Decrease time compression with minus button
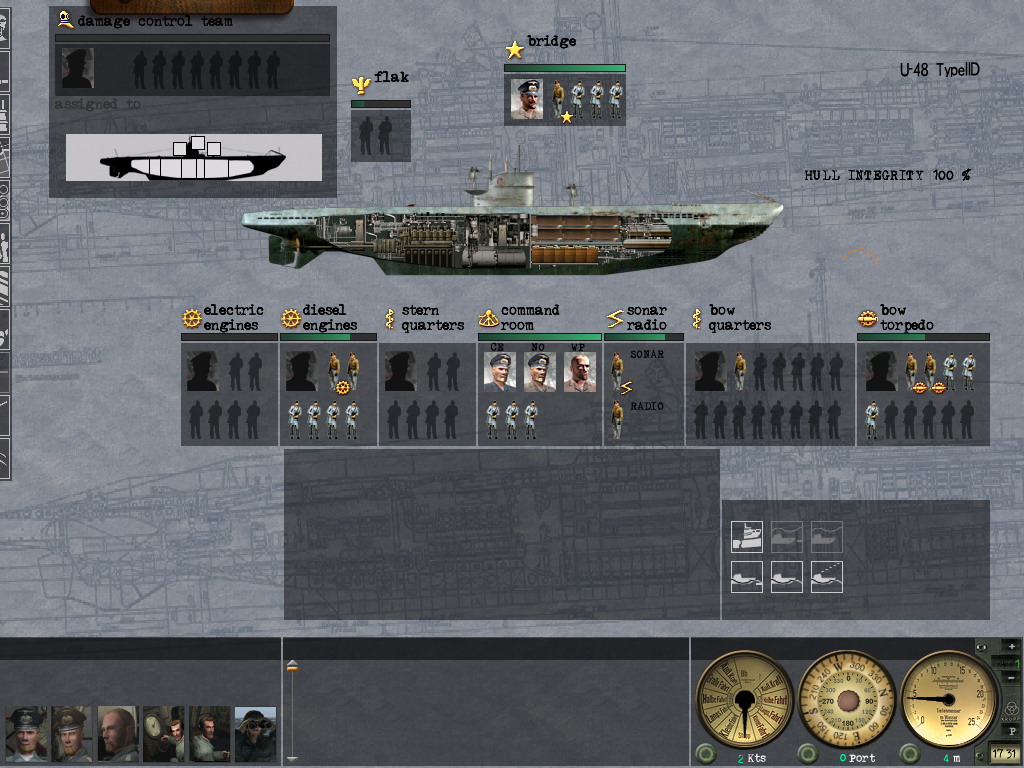 pos(1012,678)
